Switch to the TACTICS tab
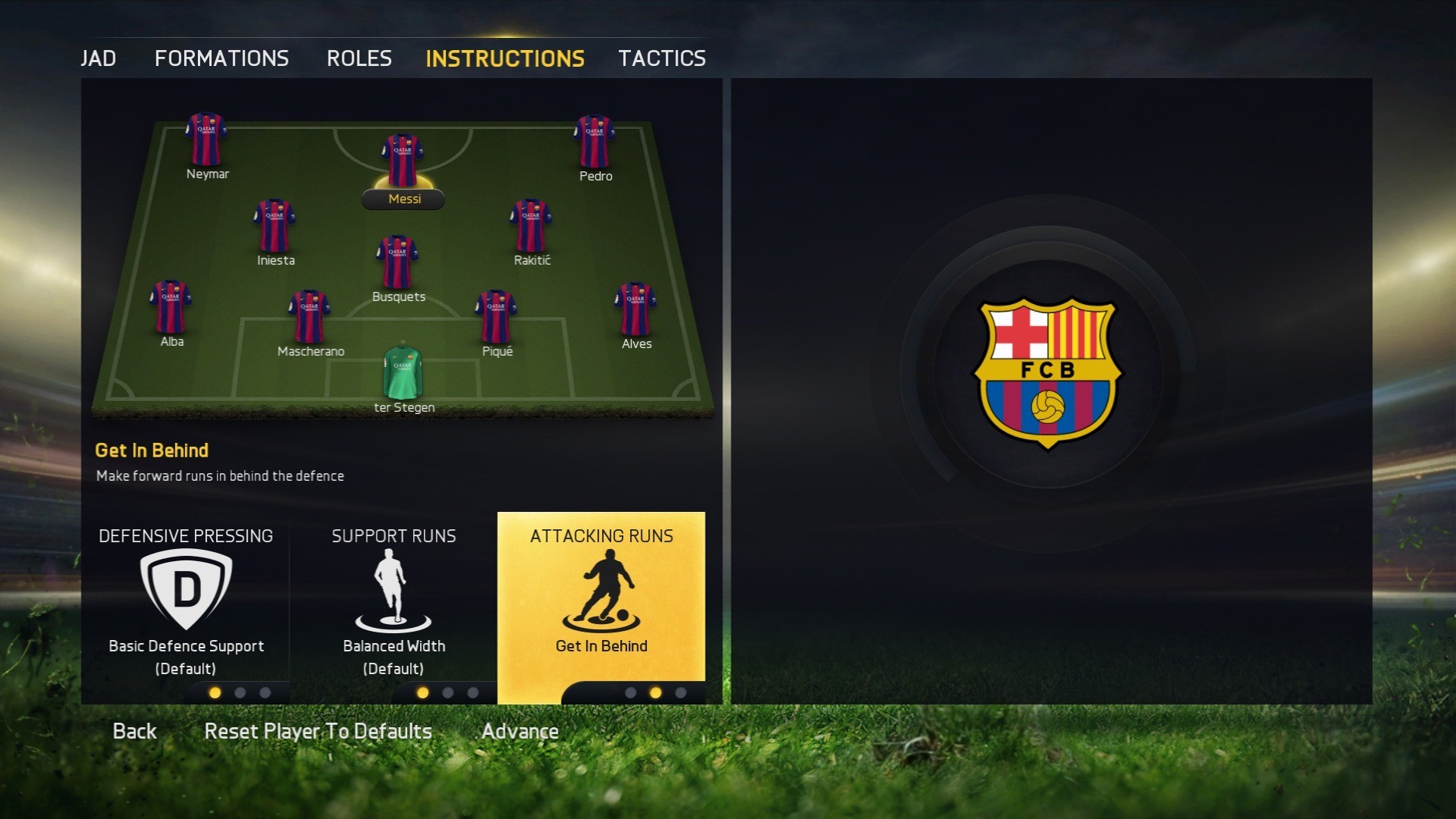The height and width of the screenshot is (819, 1456). (x=662, y=58)
